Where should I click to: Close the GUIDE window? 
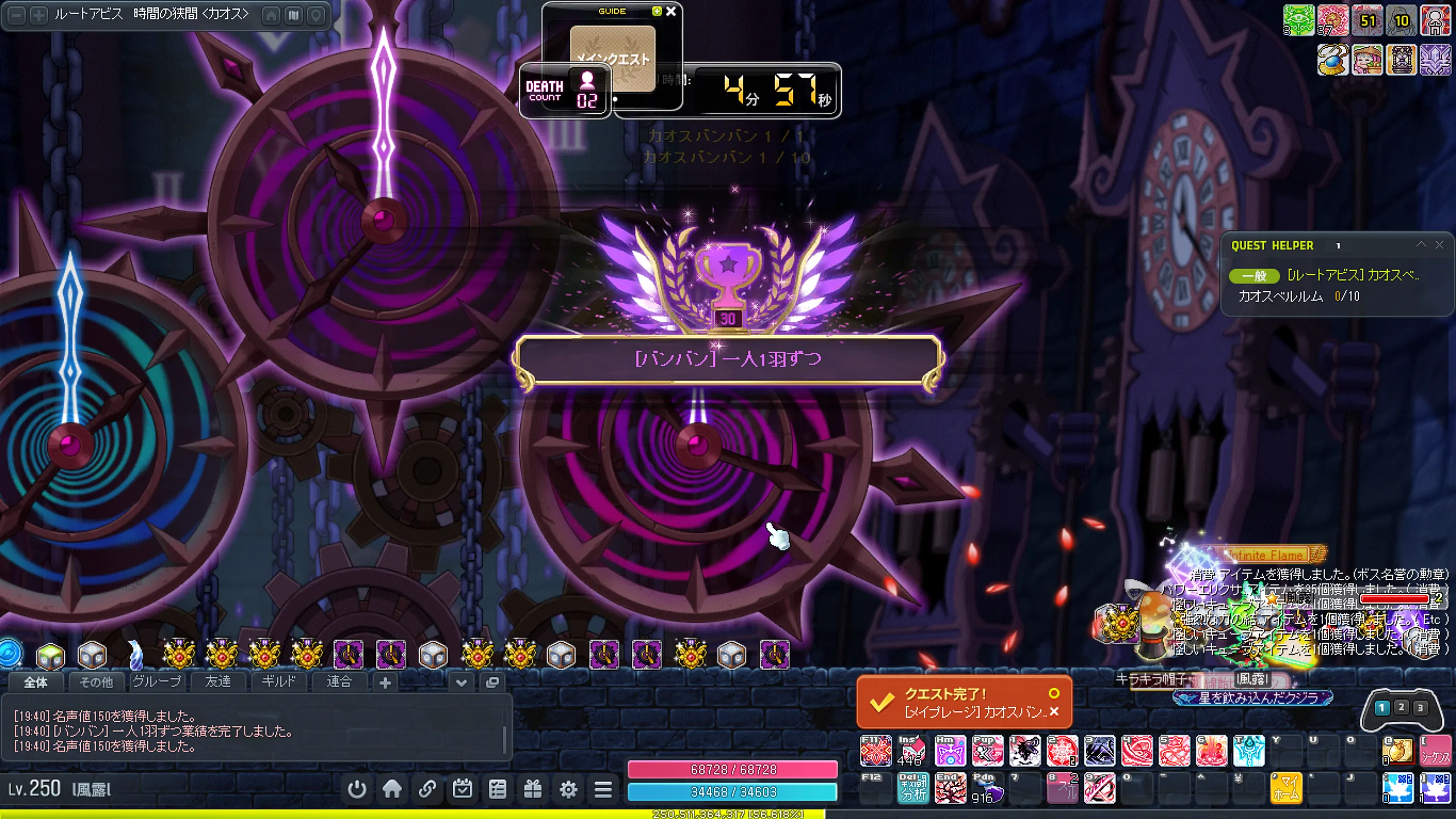(x=671, y=11)
